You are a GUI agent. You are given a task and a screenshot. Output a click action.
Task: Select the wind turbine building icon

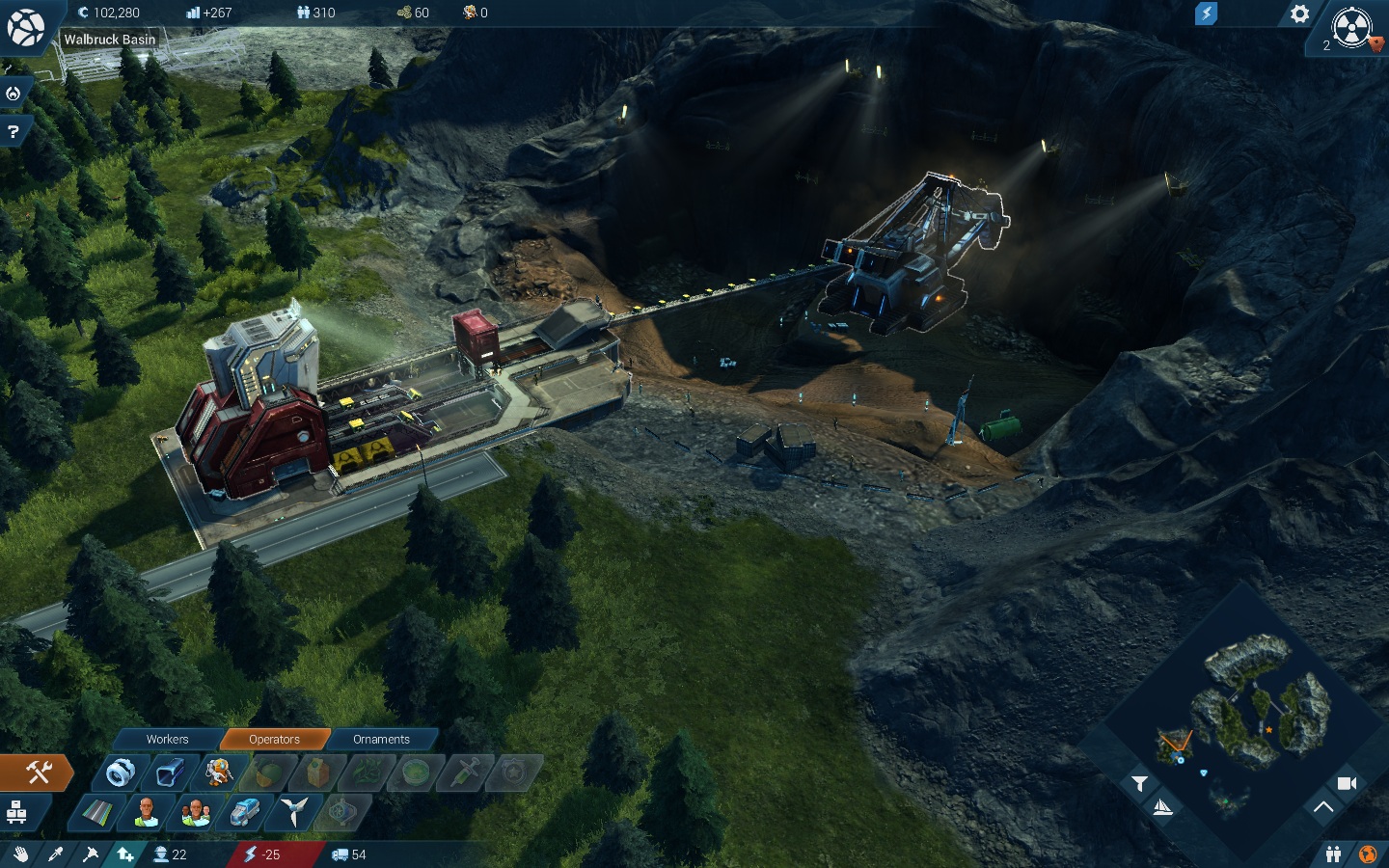(293, 812)
